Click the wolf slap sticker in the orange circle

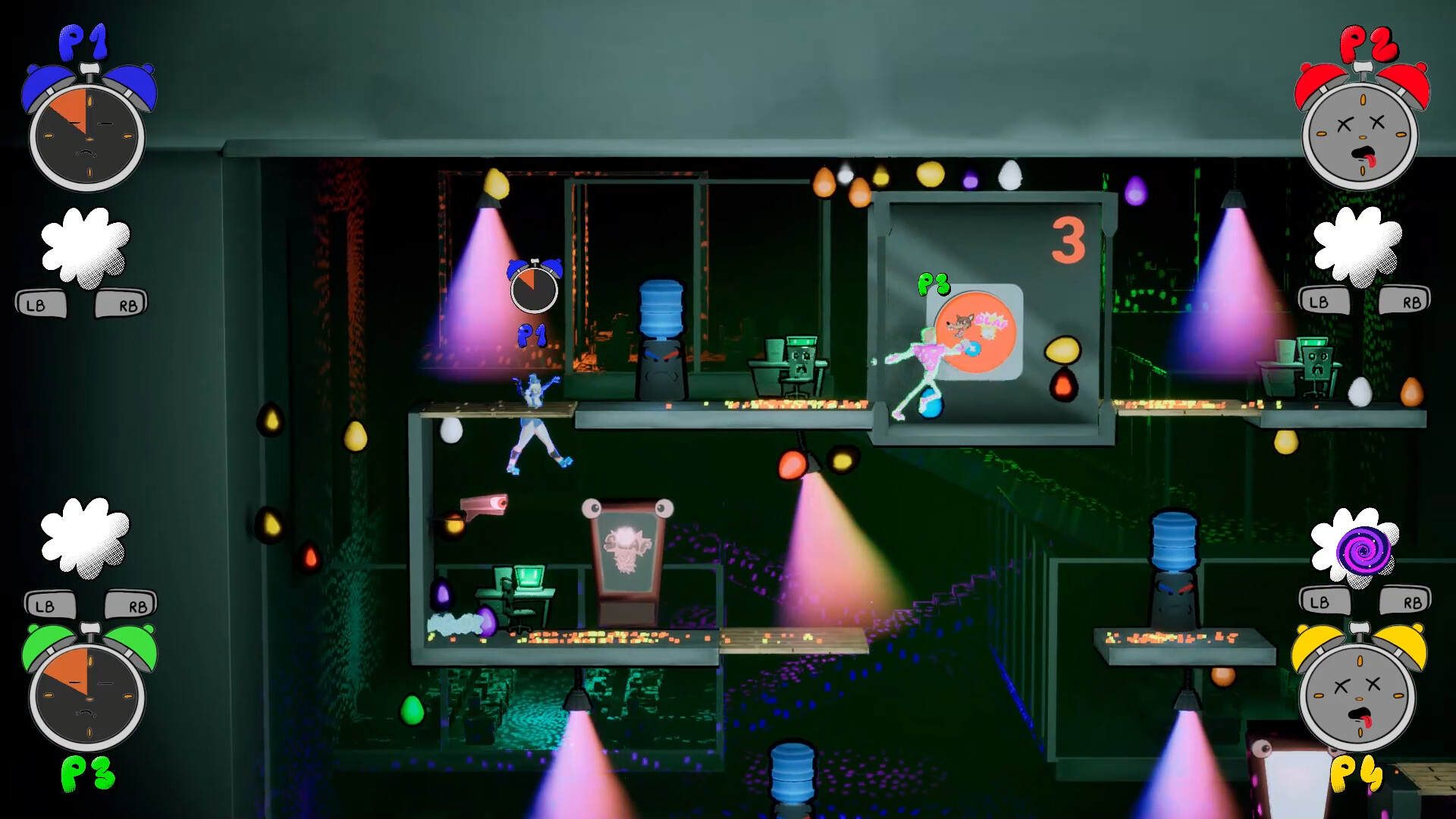click(974, 330)
